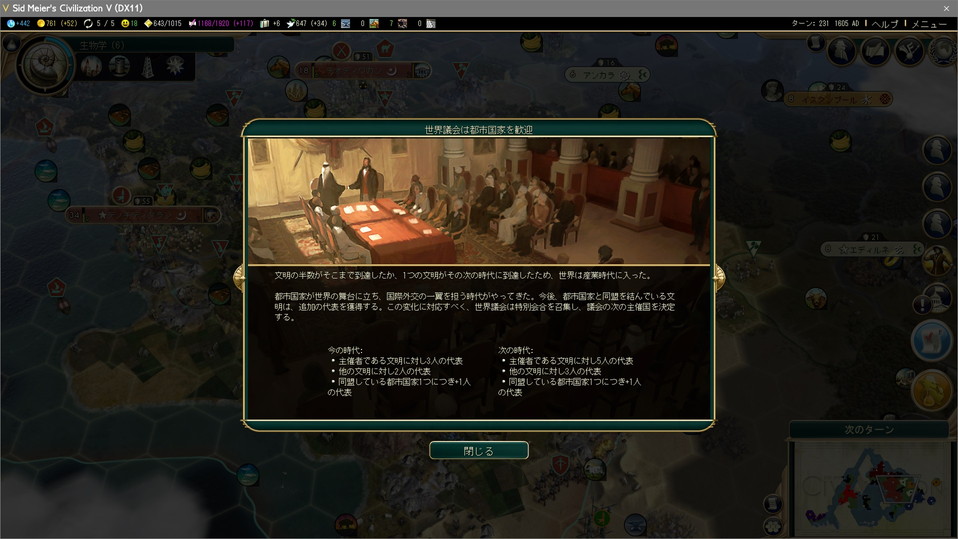
Task: Open the ヘルプ help menu
Action: tap(884, 23)
